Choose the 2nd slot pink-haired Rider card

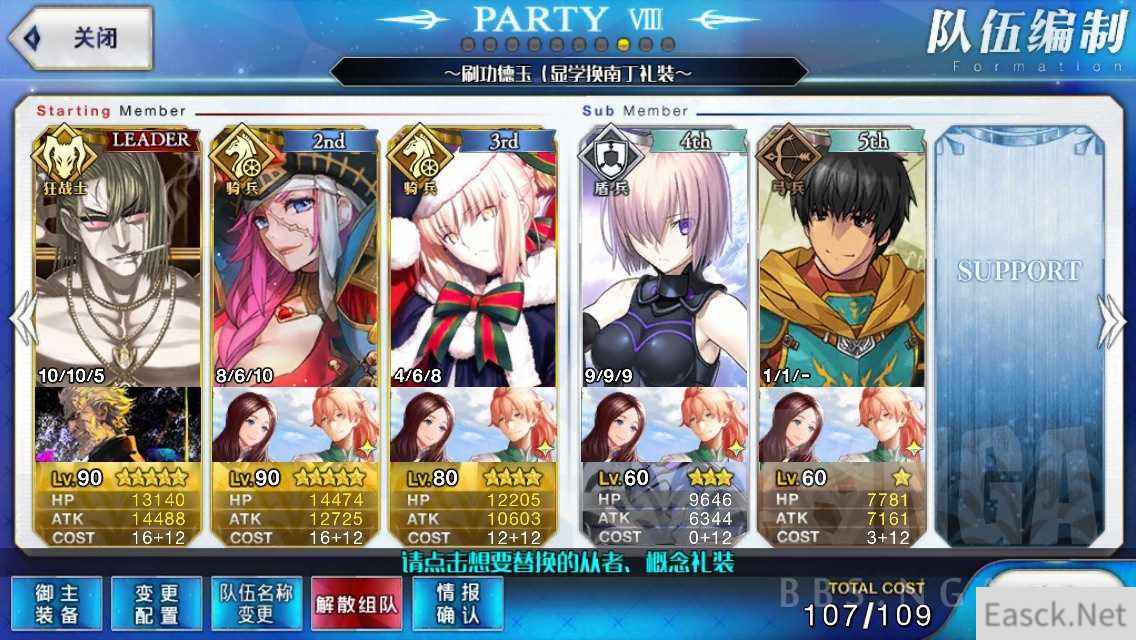[296, 260]
